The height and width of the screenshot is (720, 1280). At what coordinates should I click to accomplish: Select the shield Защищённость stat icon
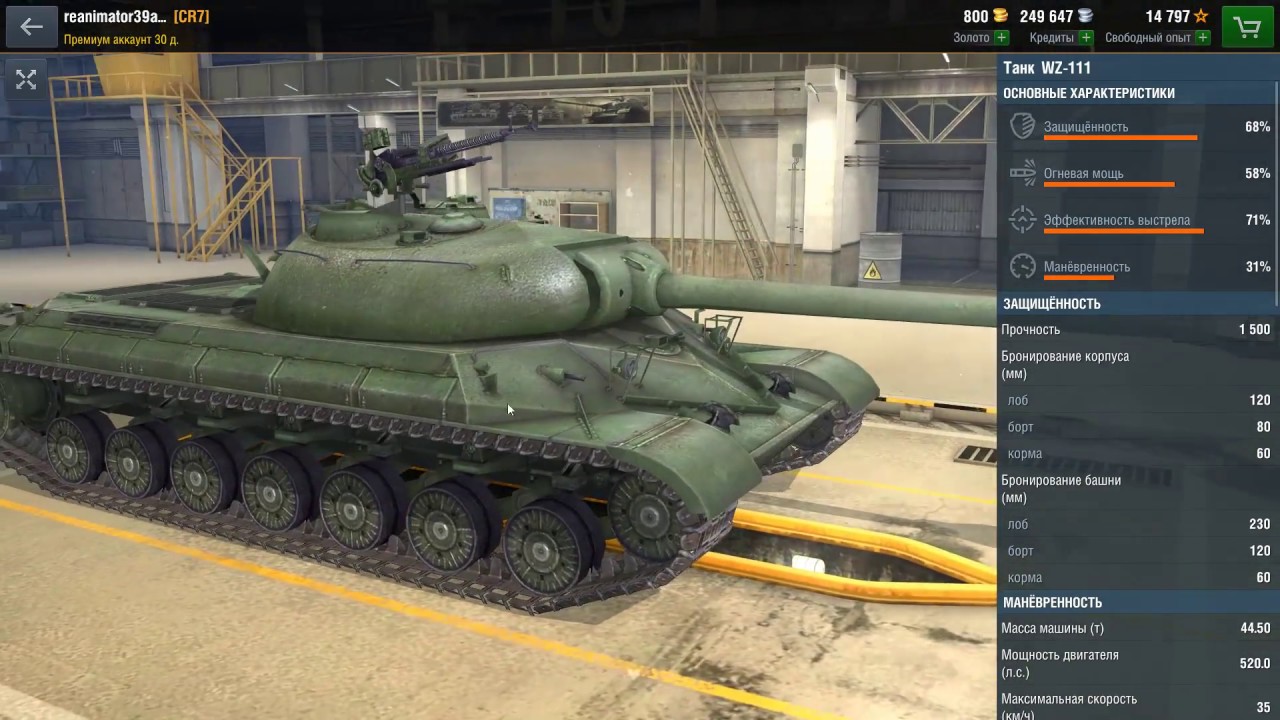point(1022,127)
